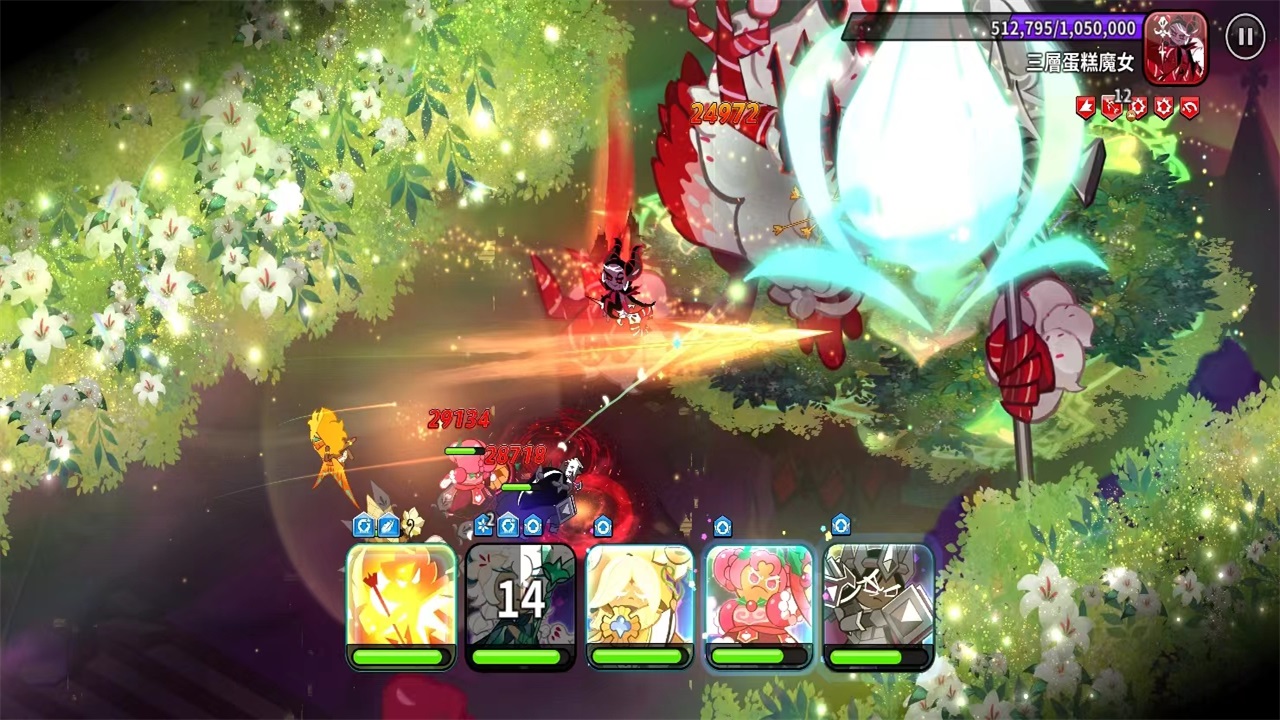The width and height of the screenshot is (1280, 720).
Task: Tap the white lily cookie skill on cooldown
Action: (x=521, y=597)
